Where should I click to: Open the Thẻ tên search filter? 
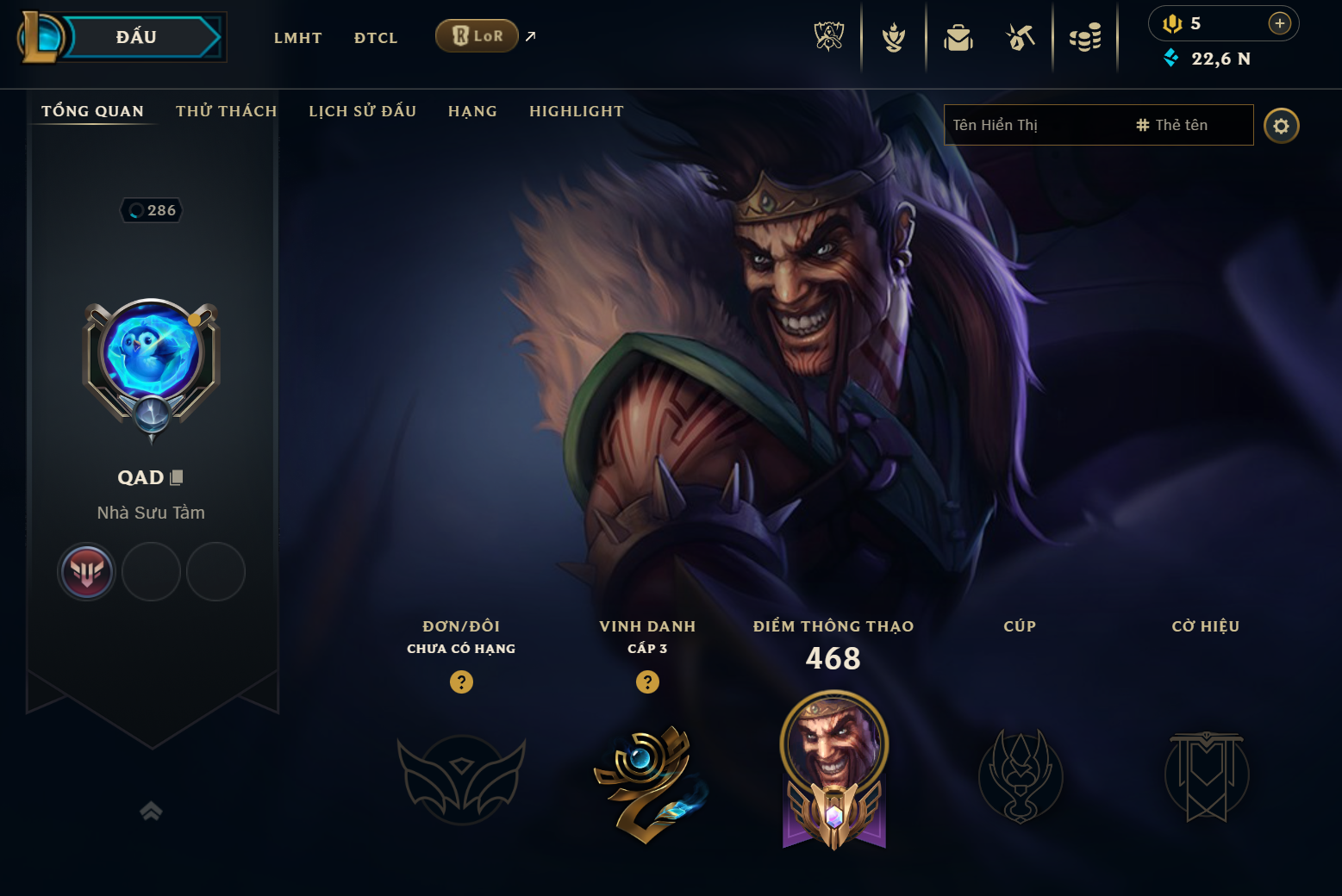point(1175,124)
